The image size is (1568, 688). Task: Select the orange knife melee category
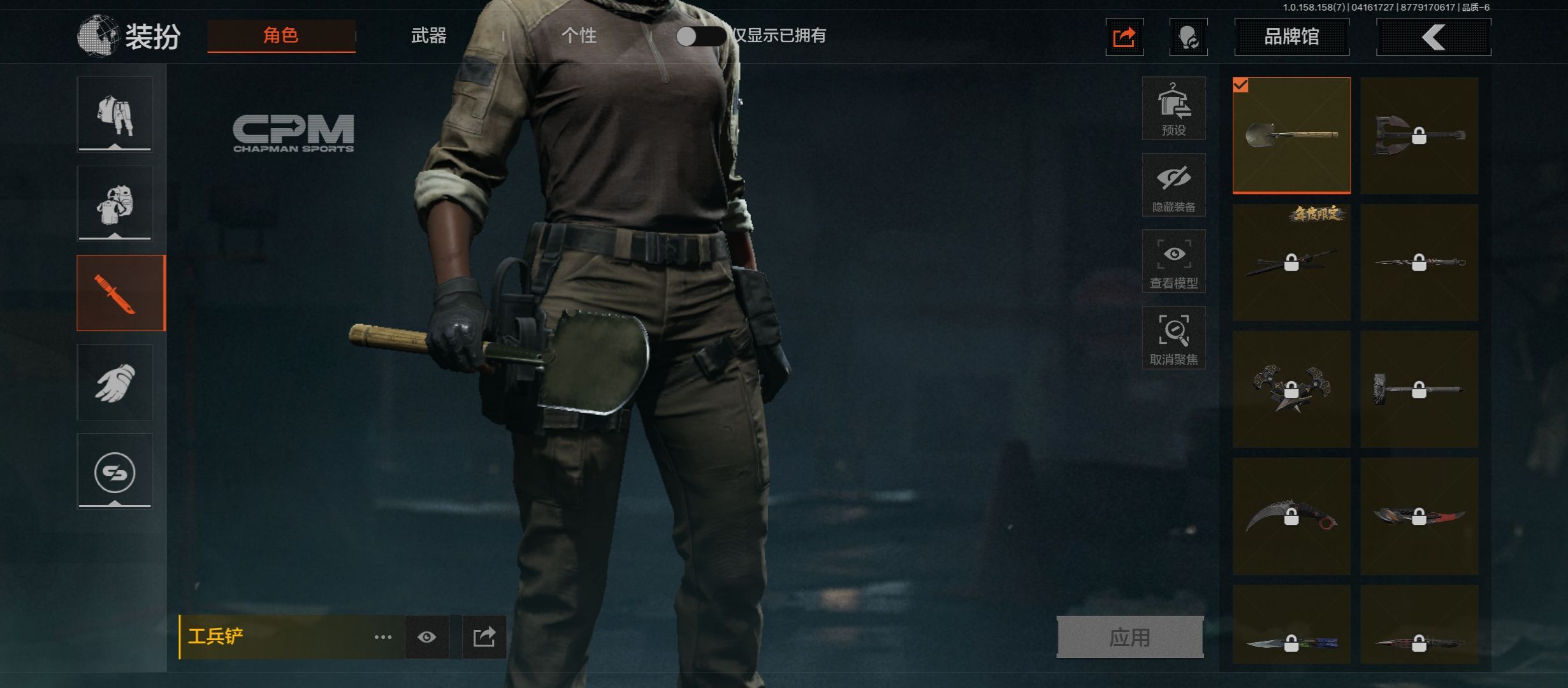point(120,293)
